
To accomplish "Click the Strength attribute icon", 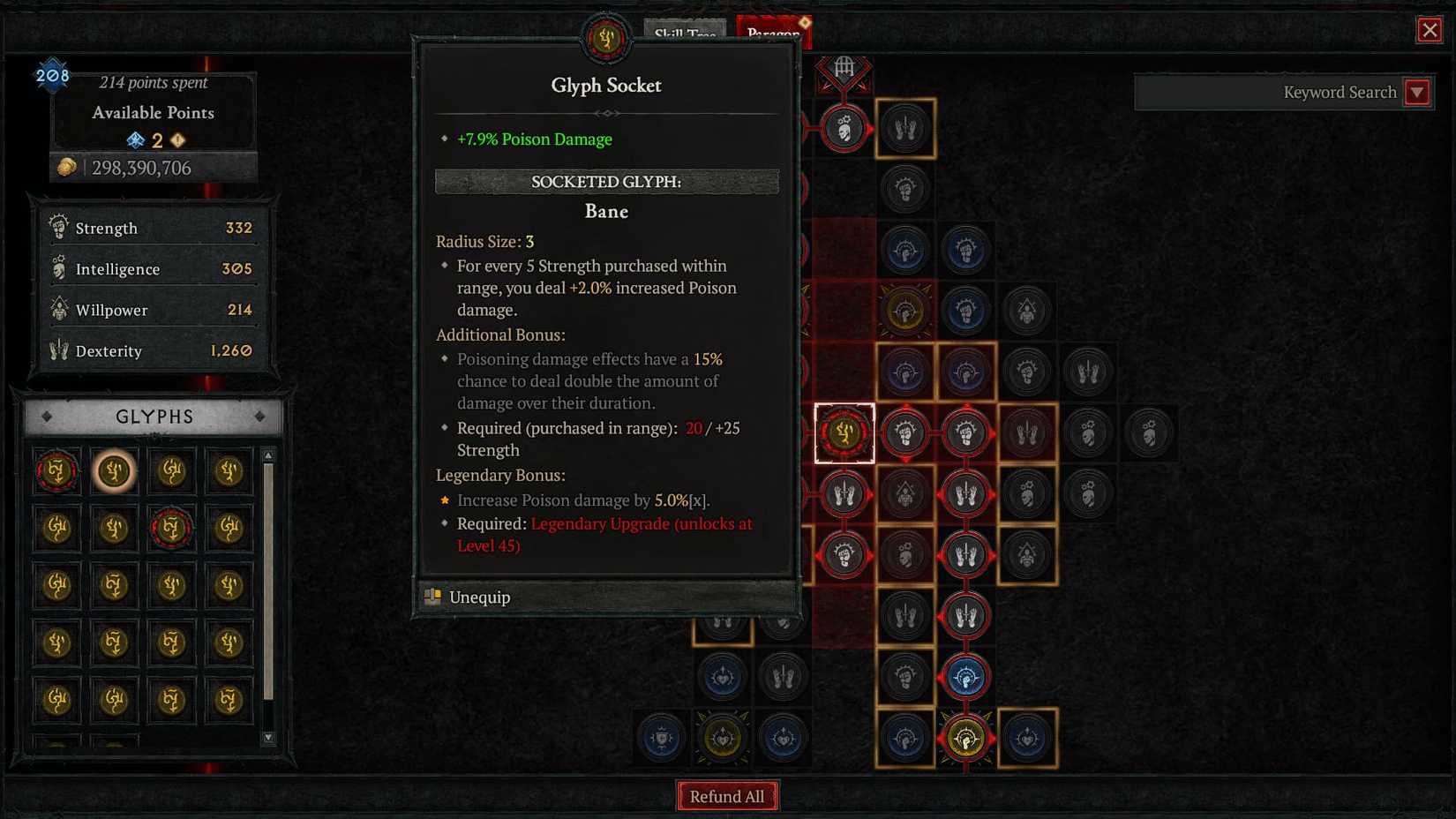I will coord(58,227).
